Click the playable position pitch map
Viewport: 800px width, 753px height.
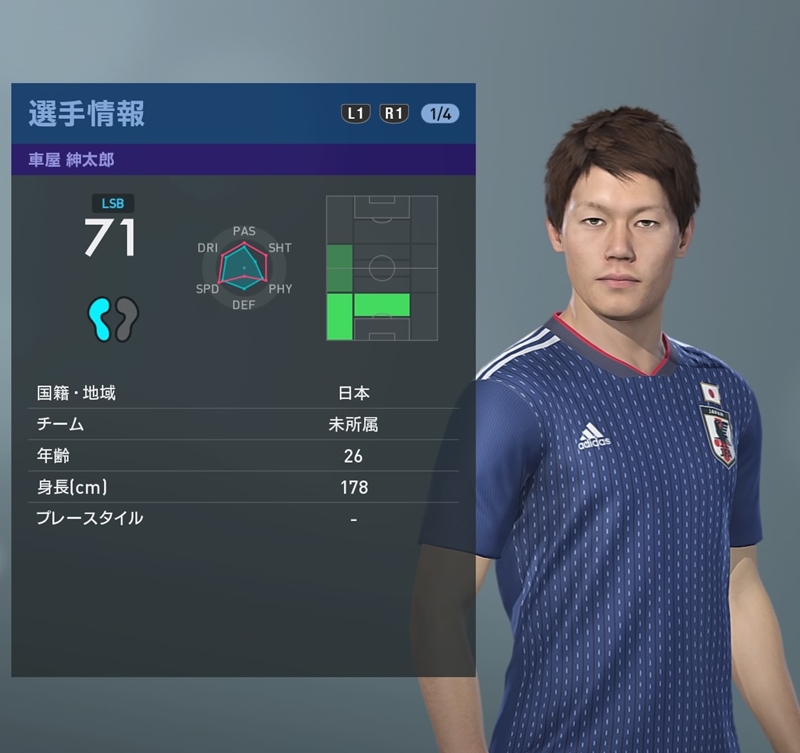pos(382,268)
